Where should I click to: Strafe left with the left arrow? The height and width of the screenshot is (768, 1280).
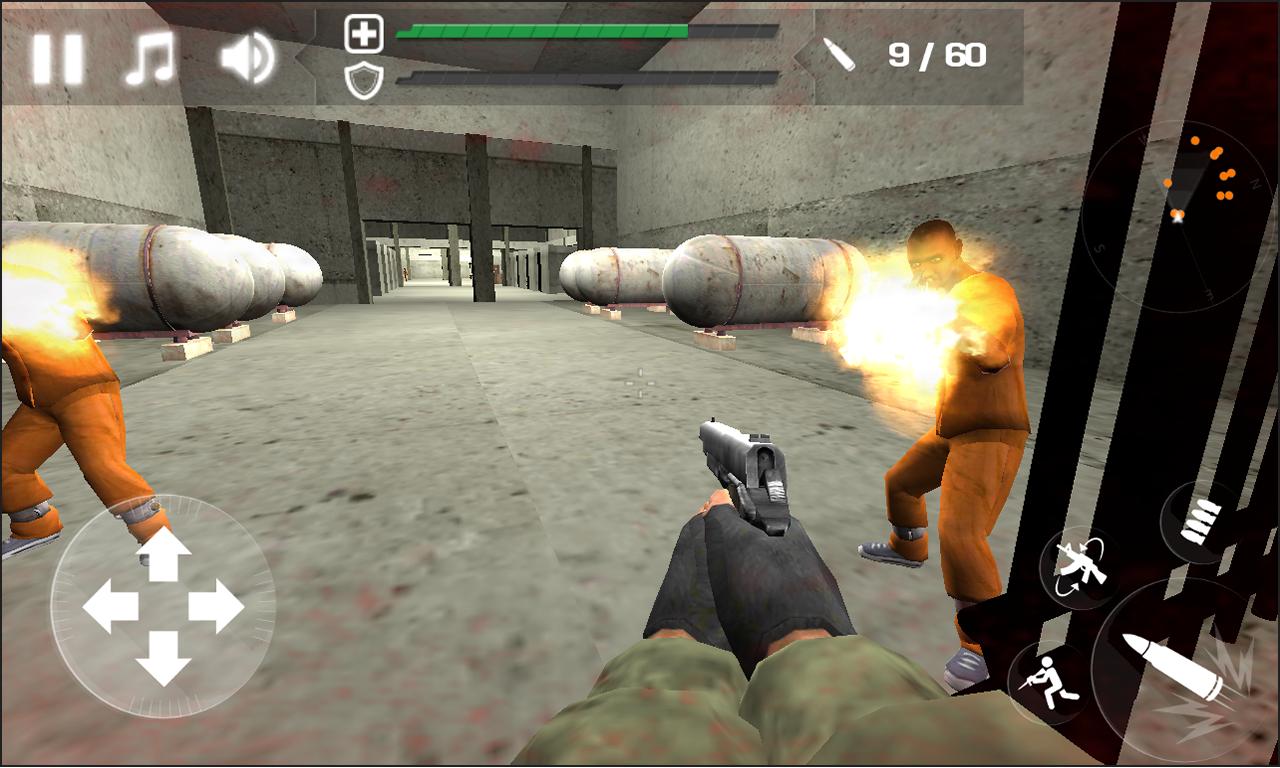click(110, 607)
